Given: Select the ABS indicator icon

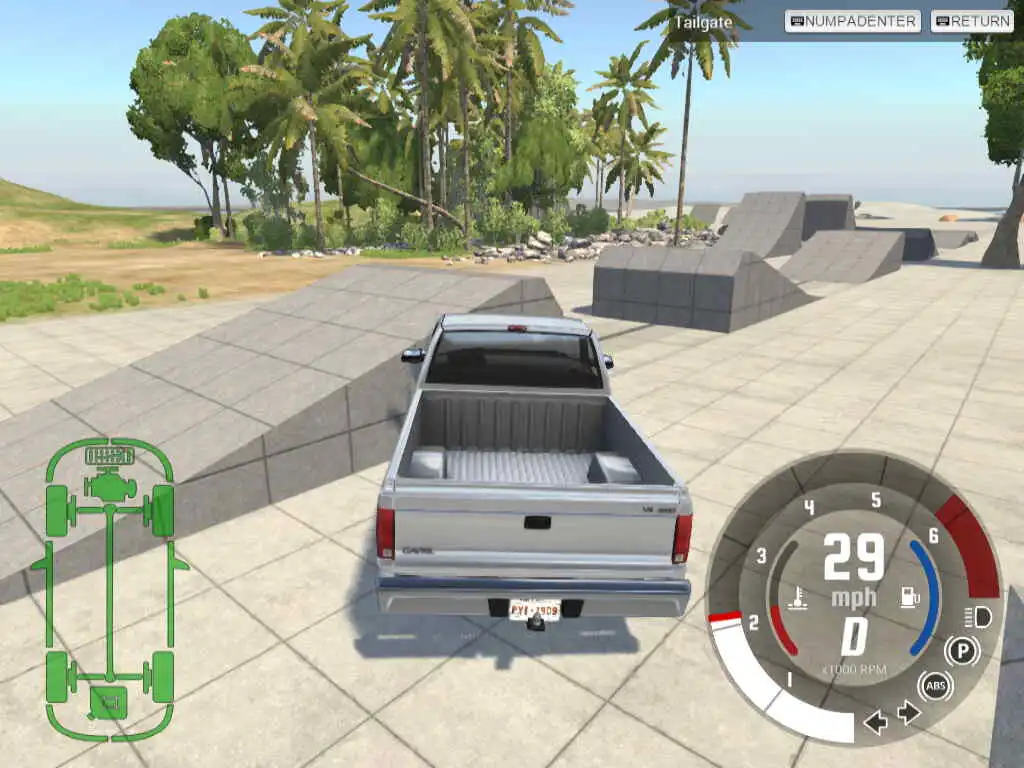Looking at the screenshot, I should click(x=936, y=686).
